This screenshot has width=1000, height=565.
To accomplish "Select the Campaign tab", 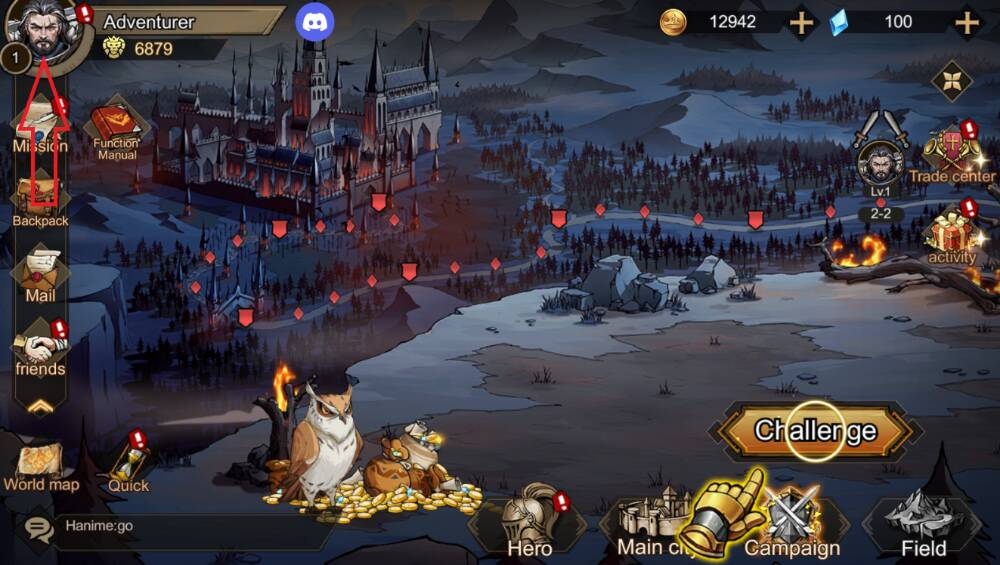I will (792, 523).
